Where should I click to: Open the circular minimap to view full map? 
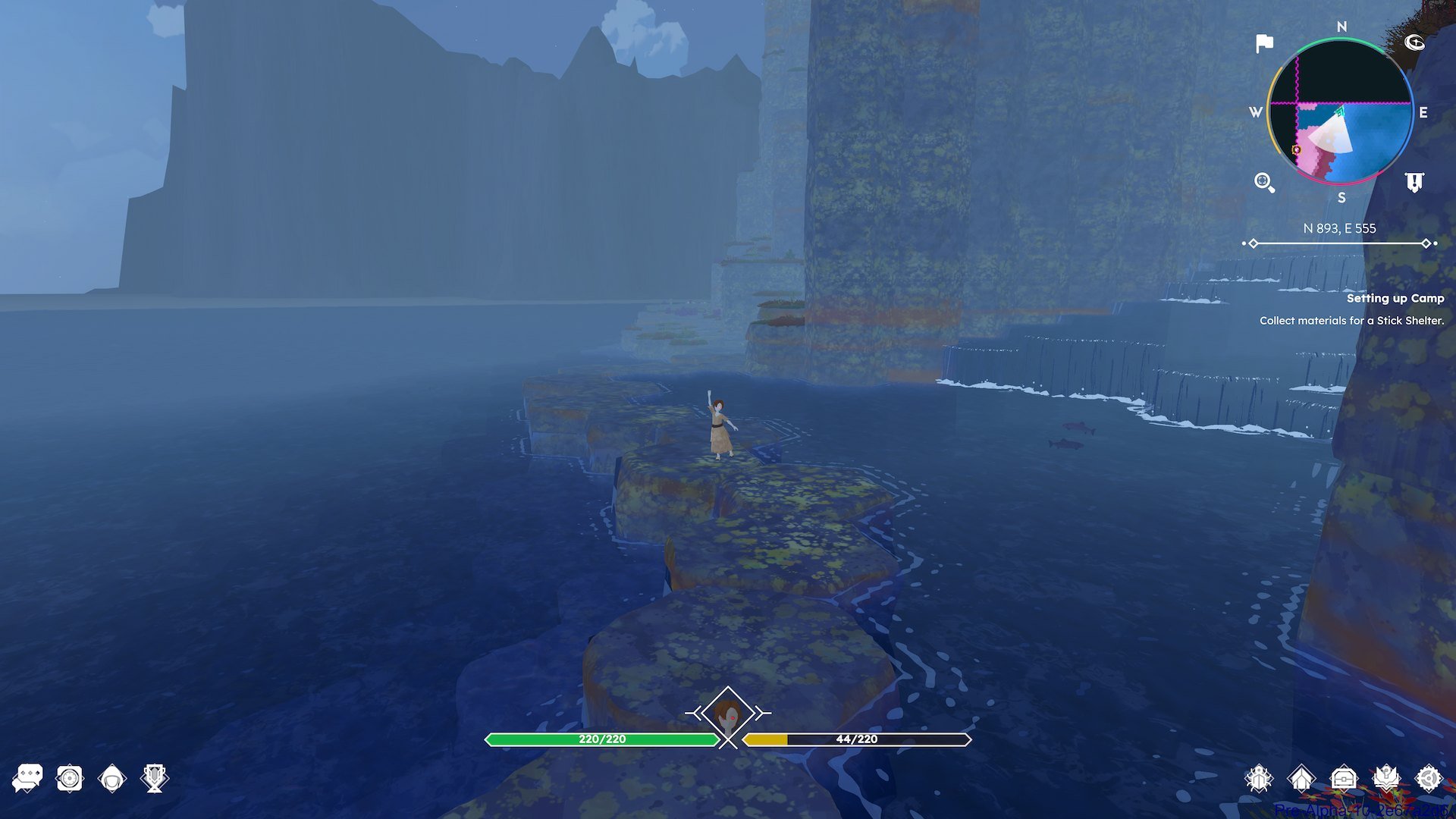(1339, 112)
